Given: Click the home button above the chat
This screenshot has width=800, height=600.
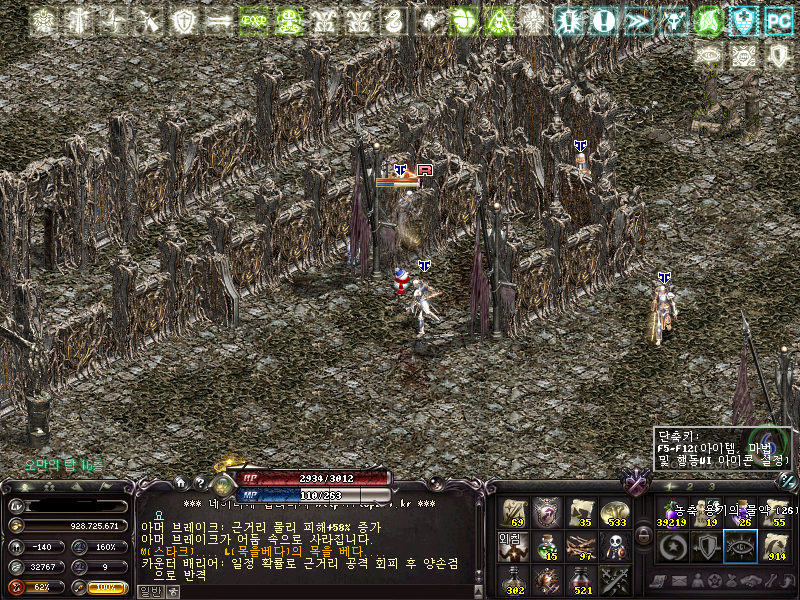Looking at the screenshot, I should point(180,483).
